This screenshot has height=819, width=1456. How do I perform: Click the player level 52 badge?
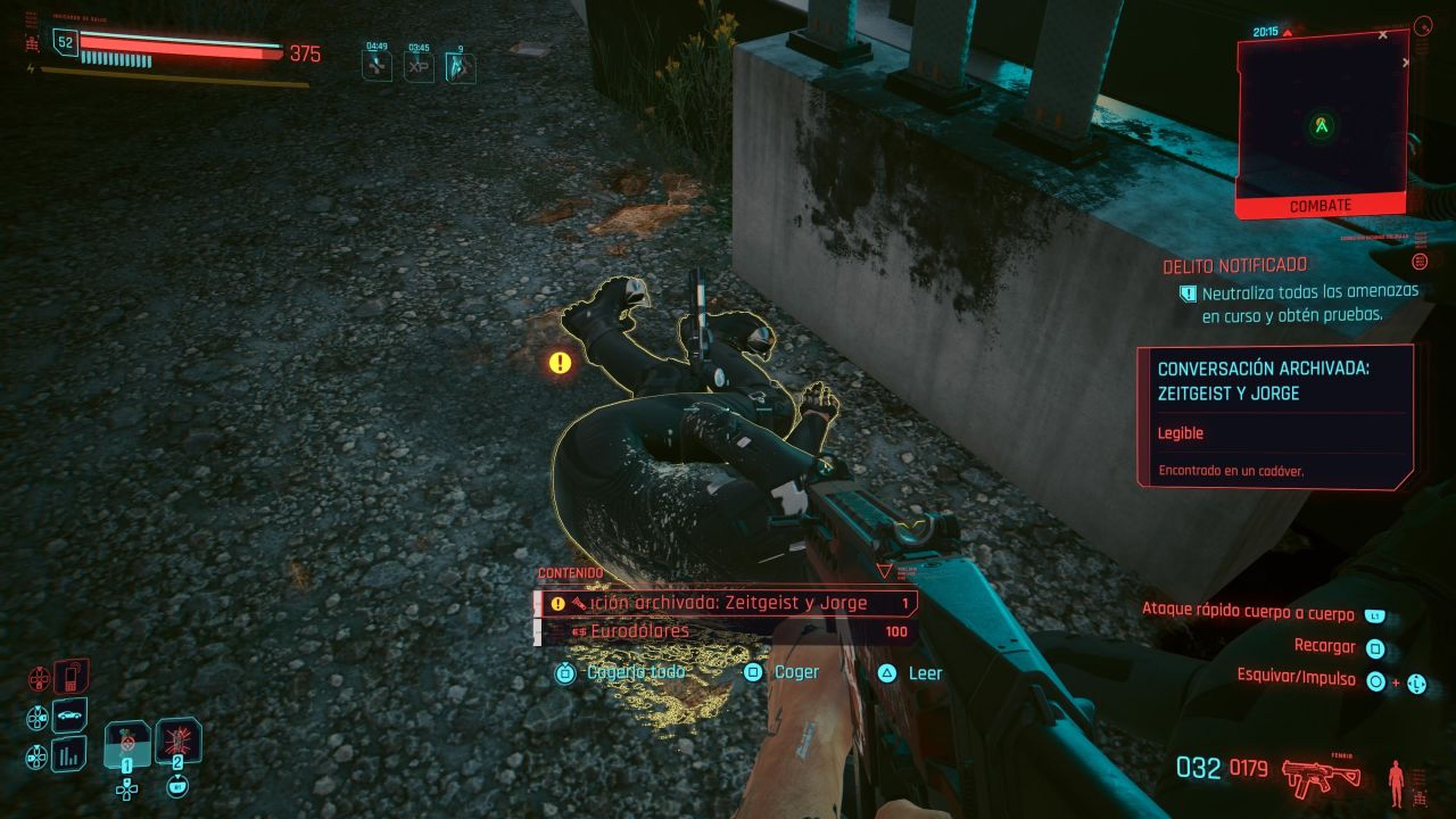(x=66, y=42)
